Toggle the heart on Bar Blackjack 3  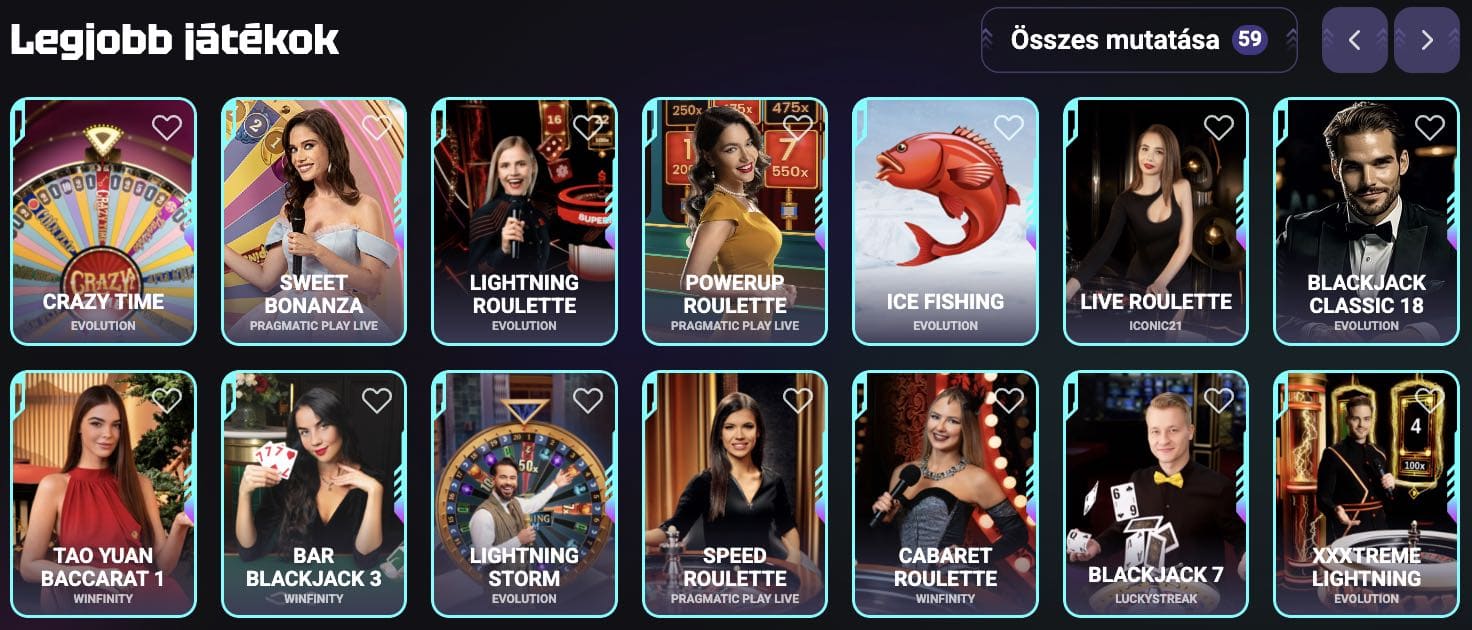coord(377,400)
